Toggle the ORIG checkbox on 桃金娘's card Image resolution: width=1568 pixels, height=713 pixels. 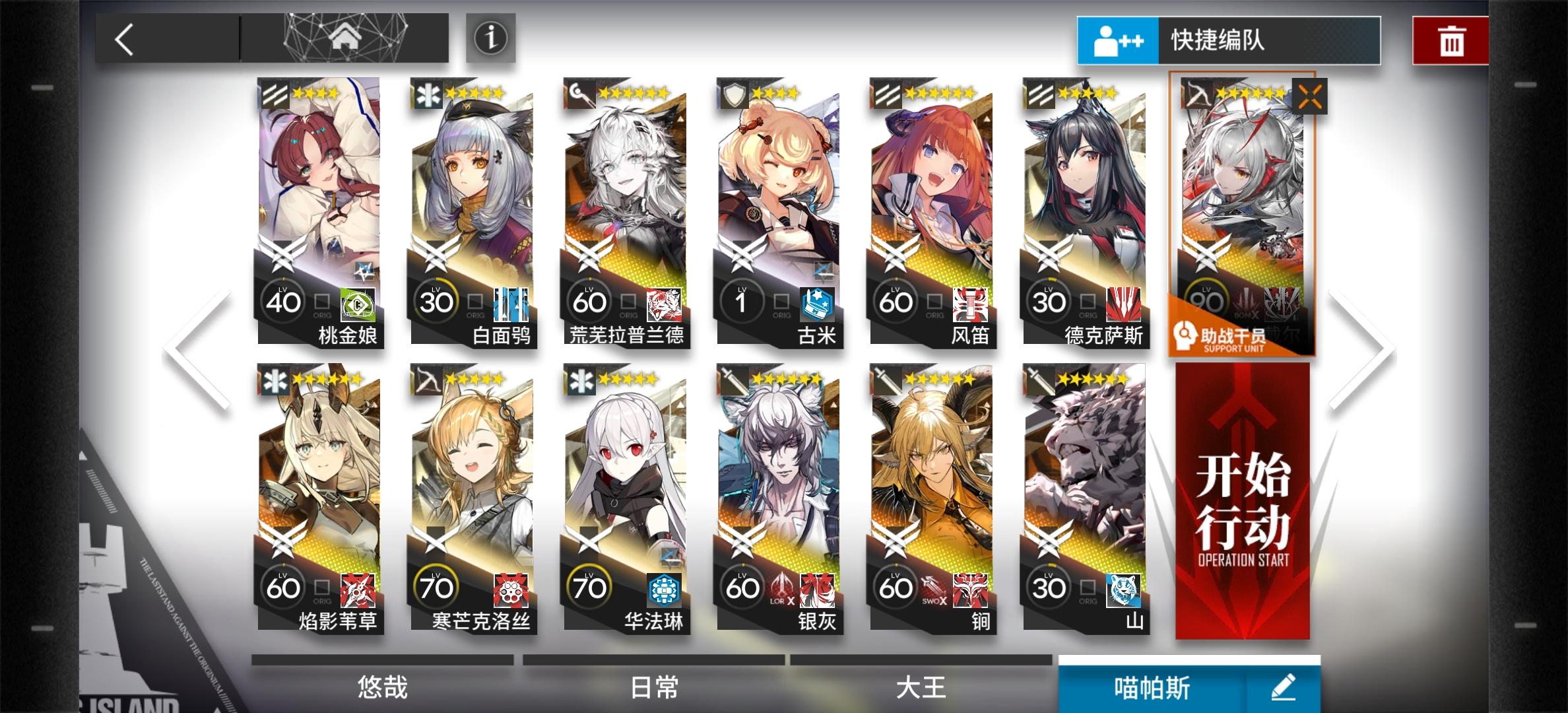[x=323, y=301]
